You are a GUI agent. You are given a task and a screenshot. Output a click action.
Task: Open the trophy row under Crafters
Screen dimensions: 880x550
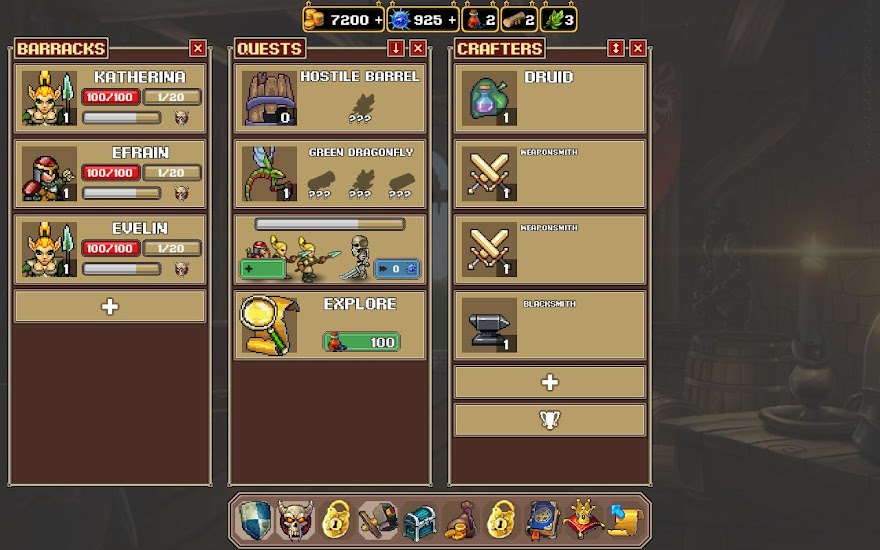[x=550, y=420]
